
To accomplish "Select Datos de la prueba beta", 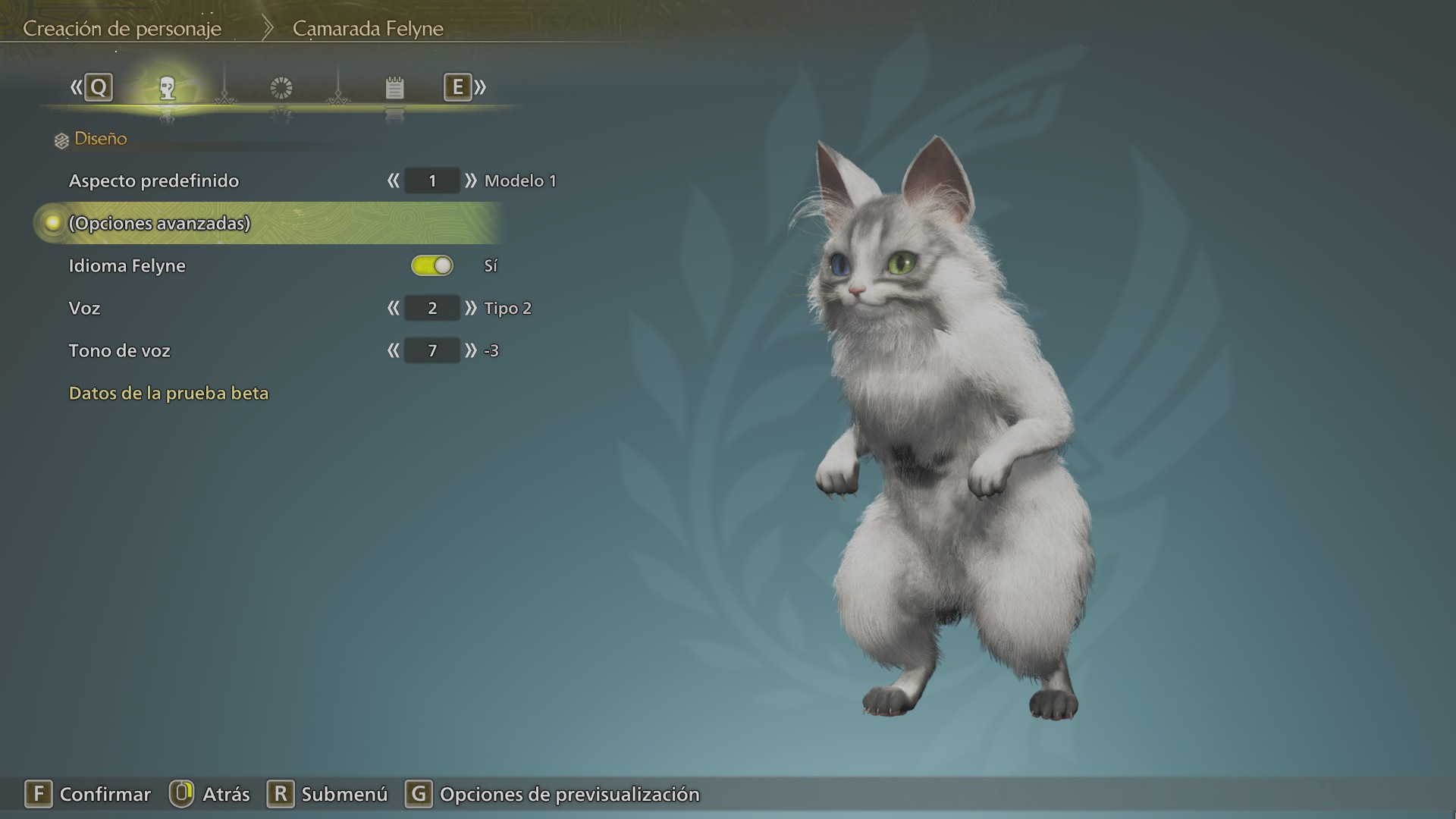I will pyautogui.click(x=168, y=393).
